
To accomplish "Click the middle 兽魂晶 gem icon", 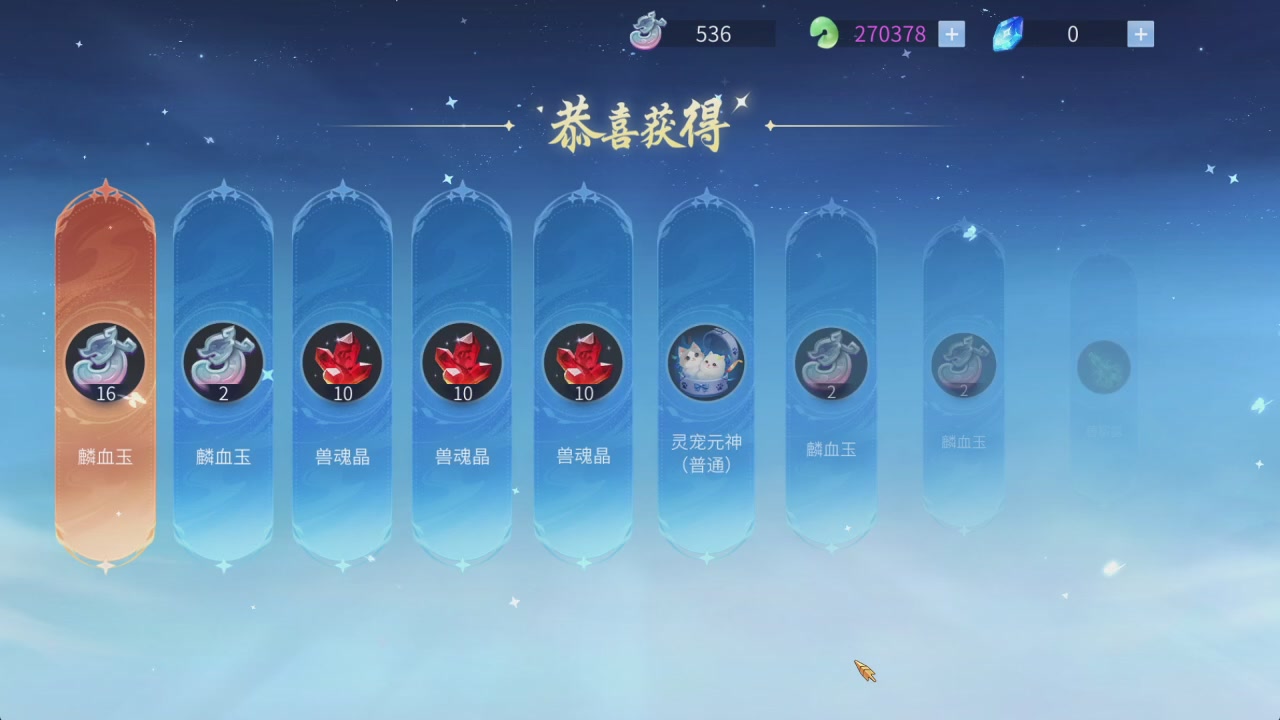I will click(463, 364).
